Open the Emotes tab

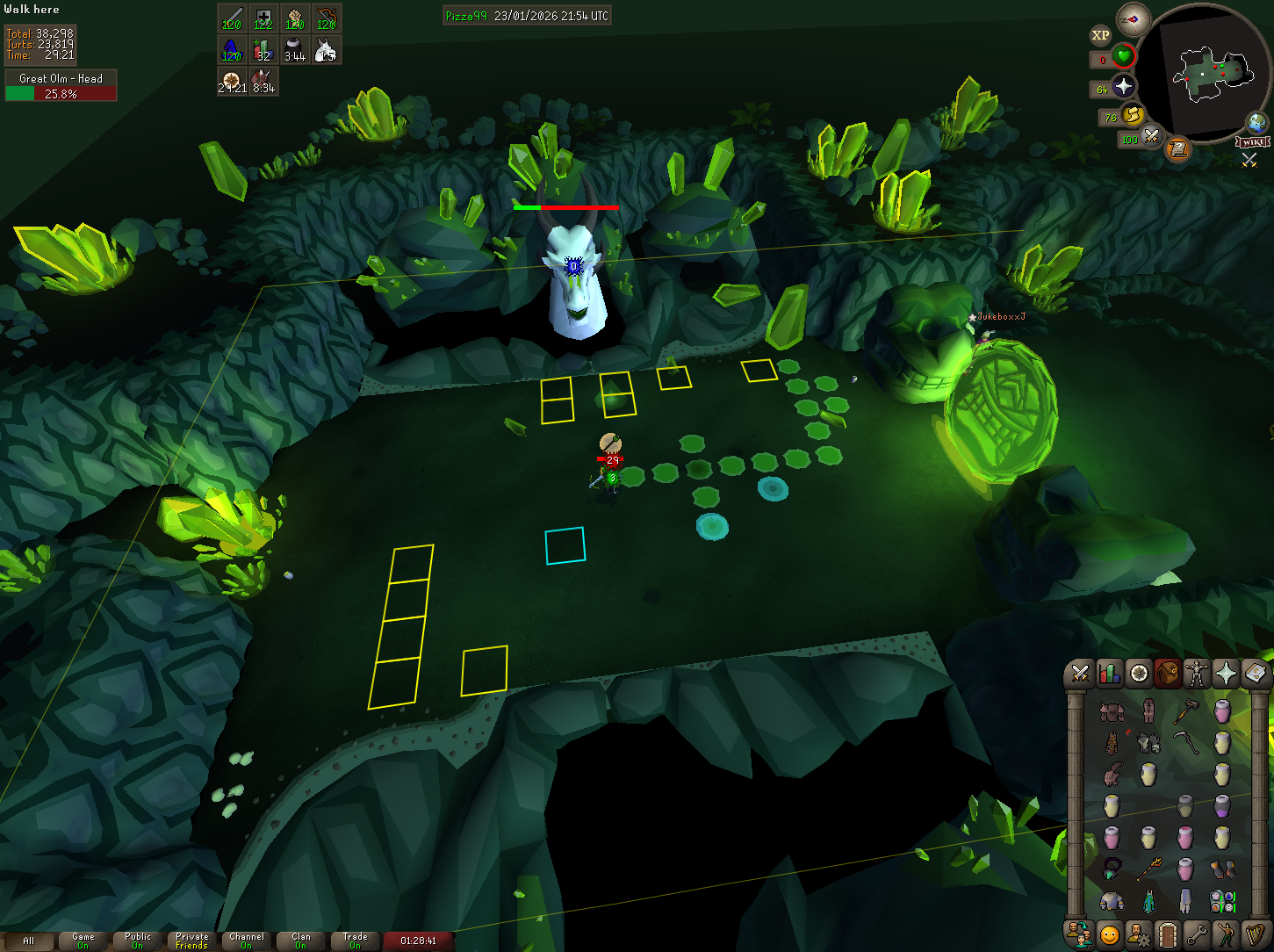point(1226,934)
